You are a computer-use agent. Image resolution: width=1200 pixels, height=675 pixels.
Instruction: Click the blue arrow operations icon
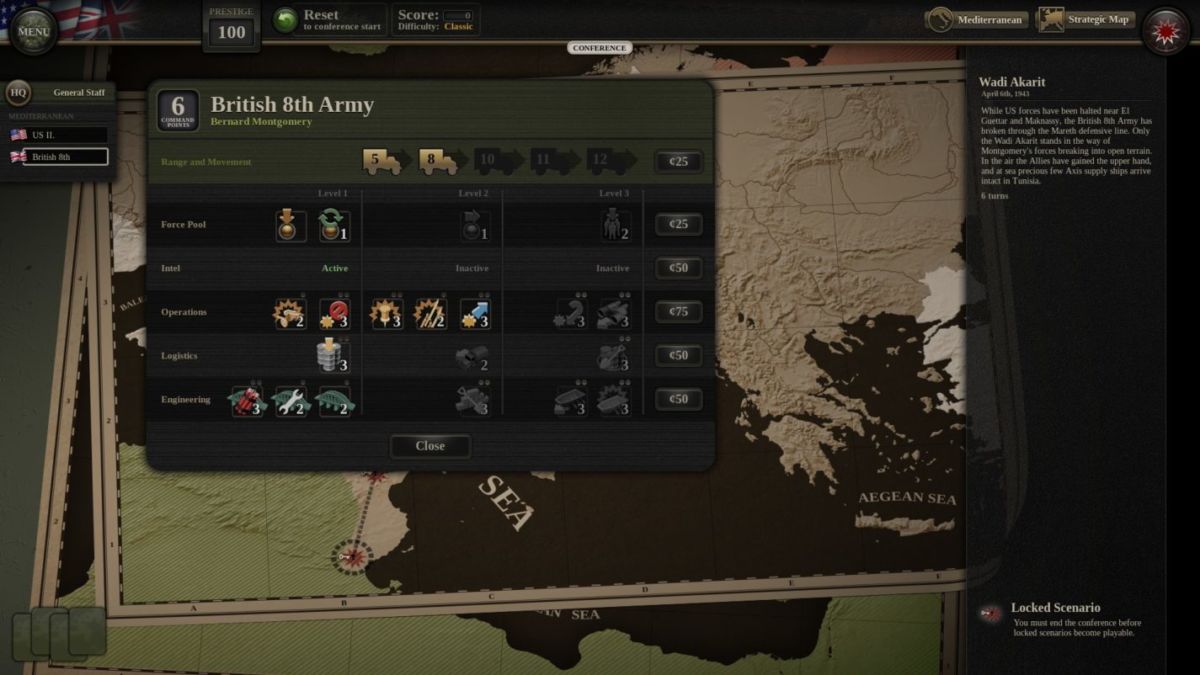click(475, 313)
